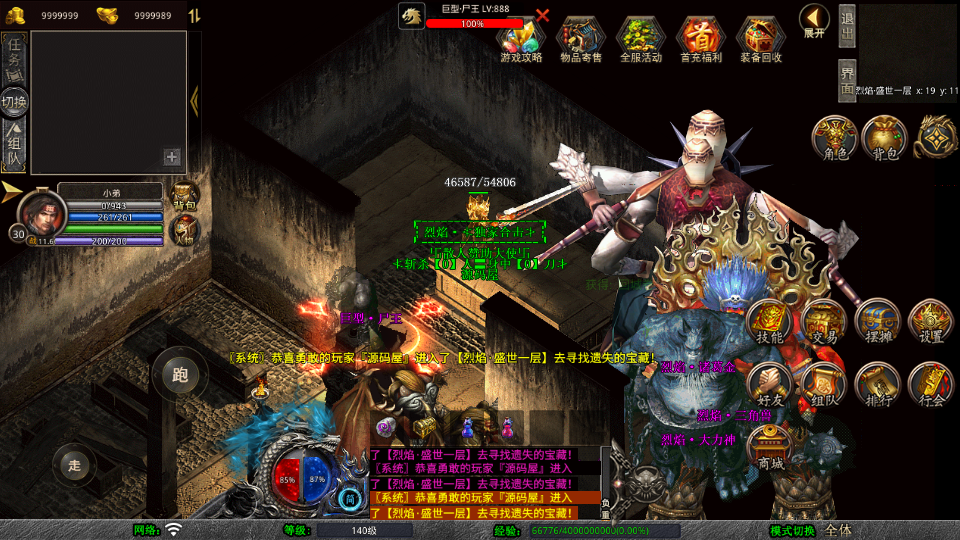960x540 pixels.
Task: Tap the 跑 run button
Action: [180, 376]
